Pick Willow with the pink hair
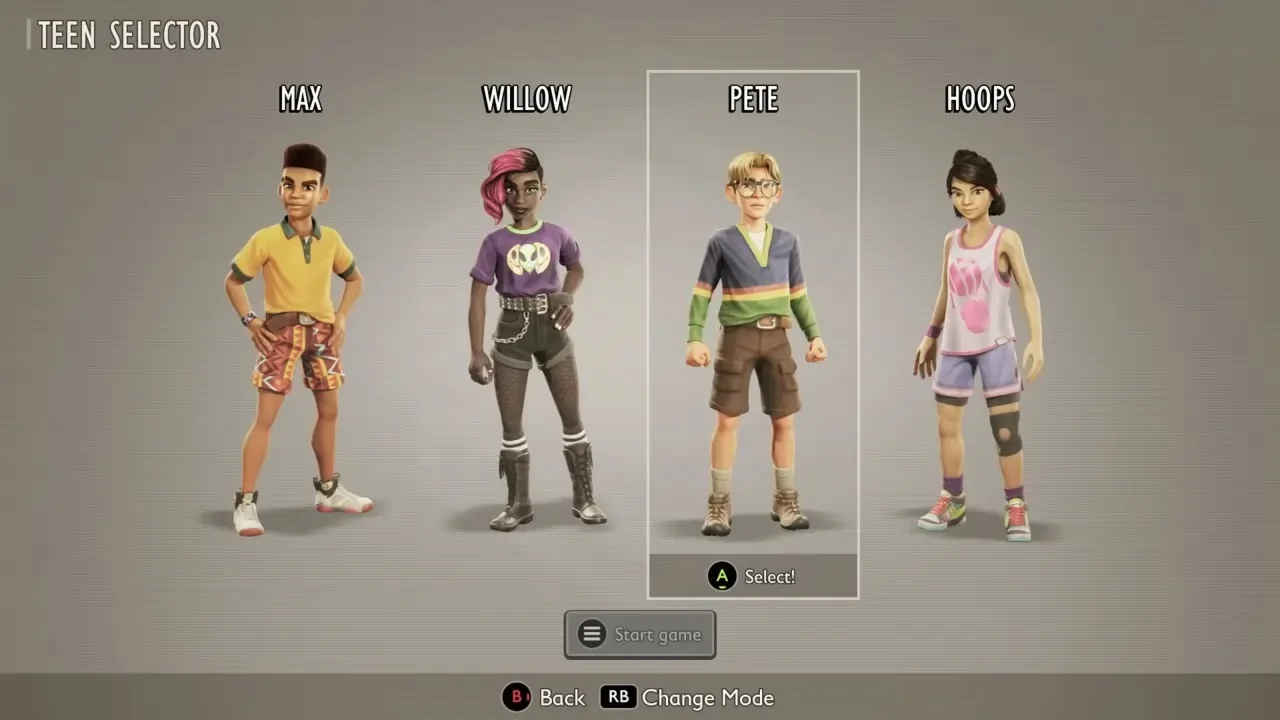The image size is (1280, 720). [x=527, y=330]
